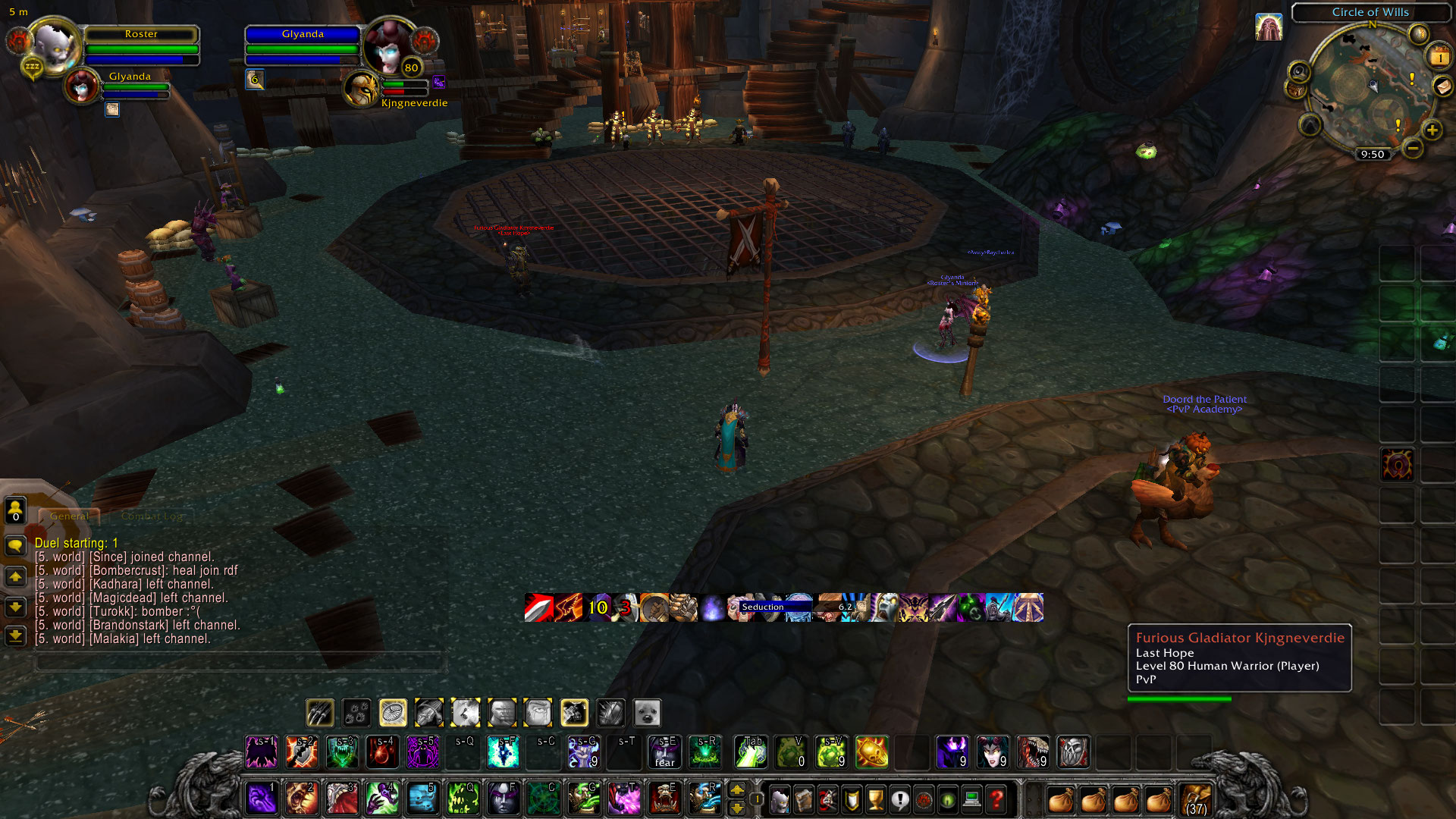Image resolution: width=1456 pixels, height=819 pixels.
Task: Switch to the General chat tab
Action: pos(70,516)
